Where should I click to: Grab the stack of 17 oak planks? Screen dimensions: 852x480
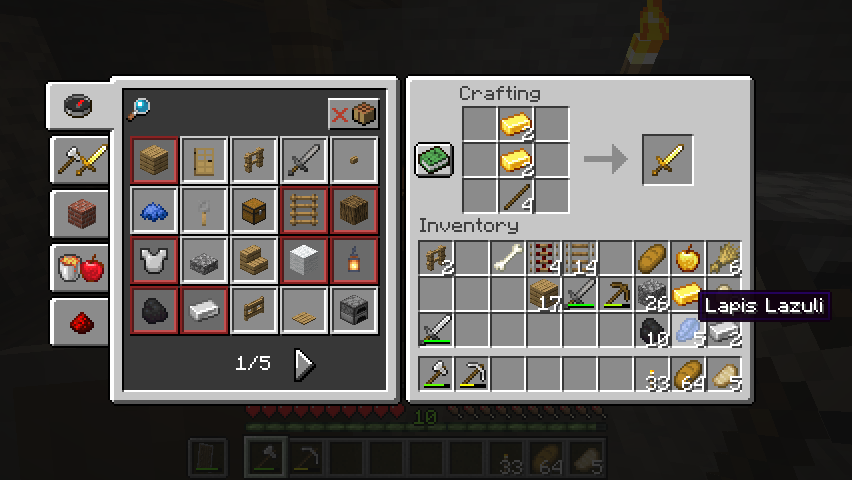544,295
